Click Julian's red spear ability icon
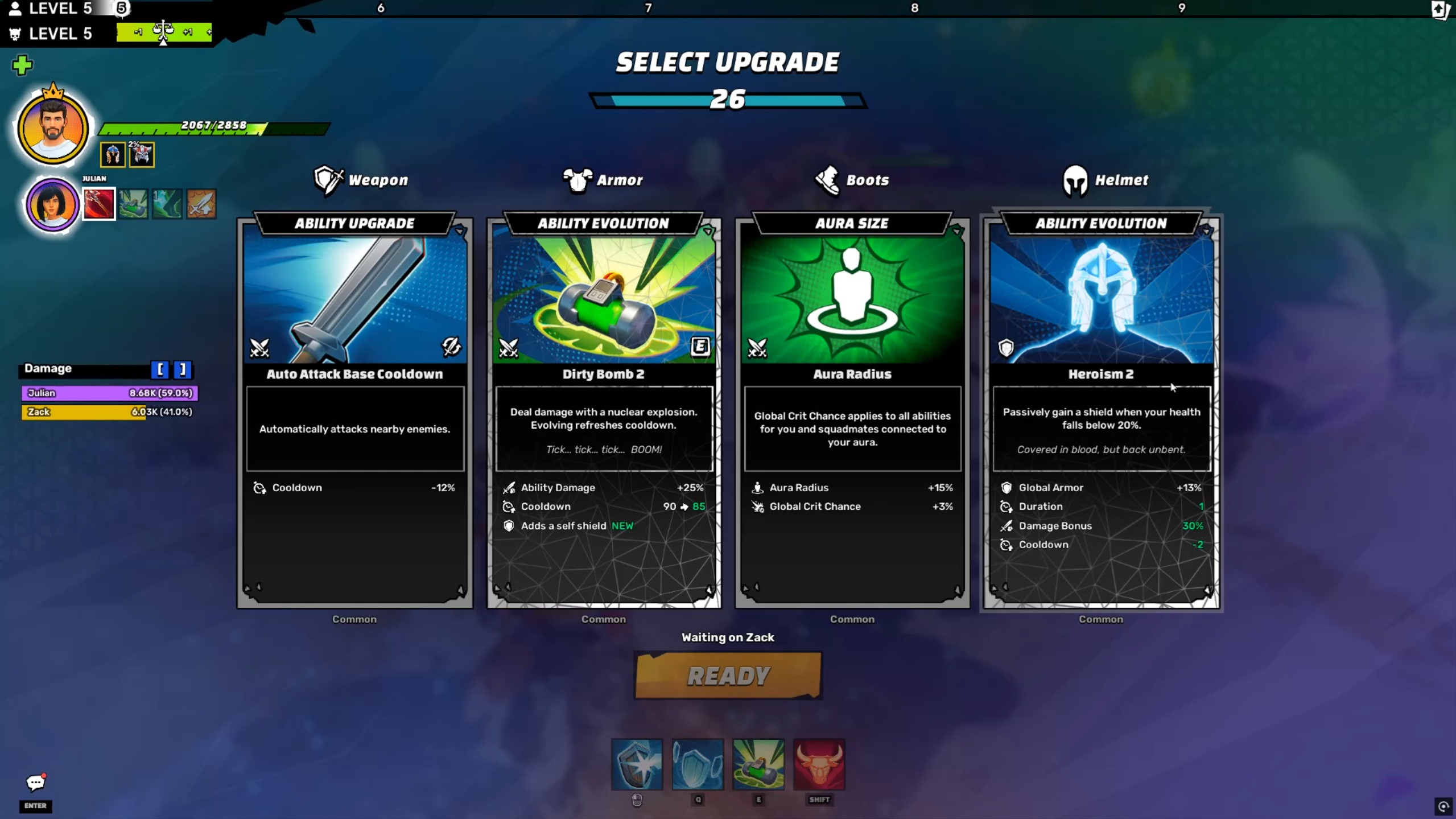 pos(99,204)
